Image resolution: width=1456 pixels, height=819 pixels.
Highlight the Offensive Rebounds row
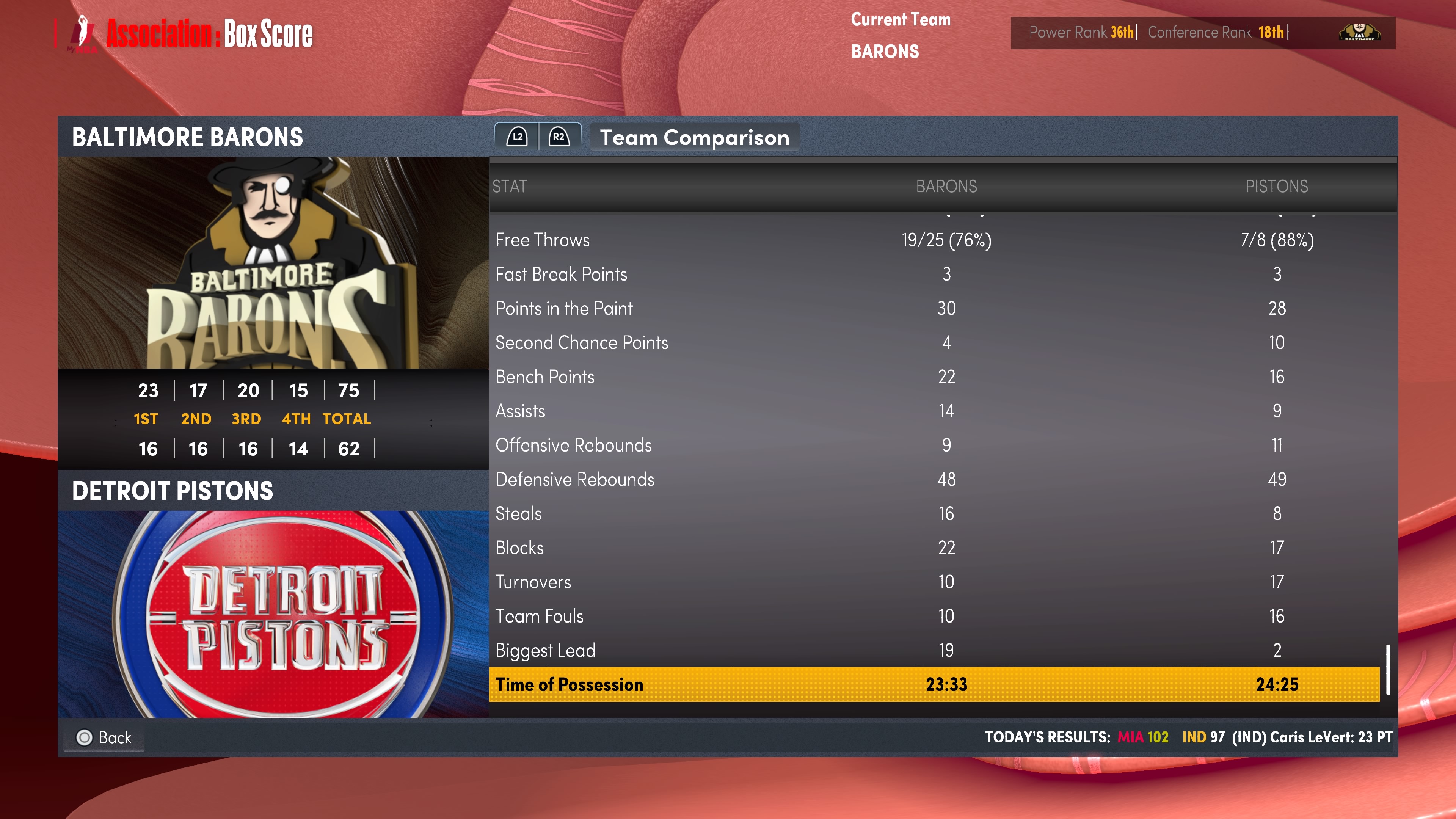point(934,446)
